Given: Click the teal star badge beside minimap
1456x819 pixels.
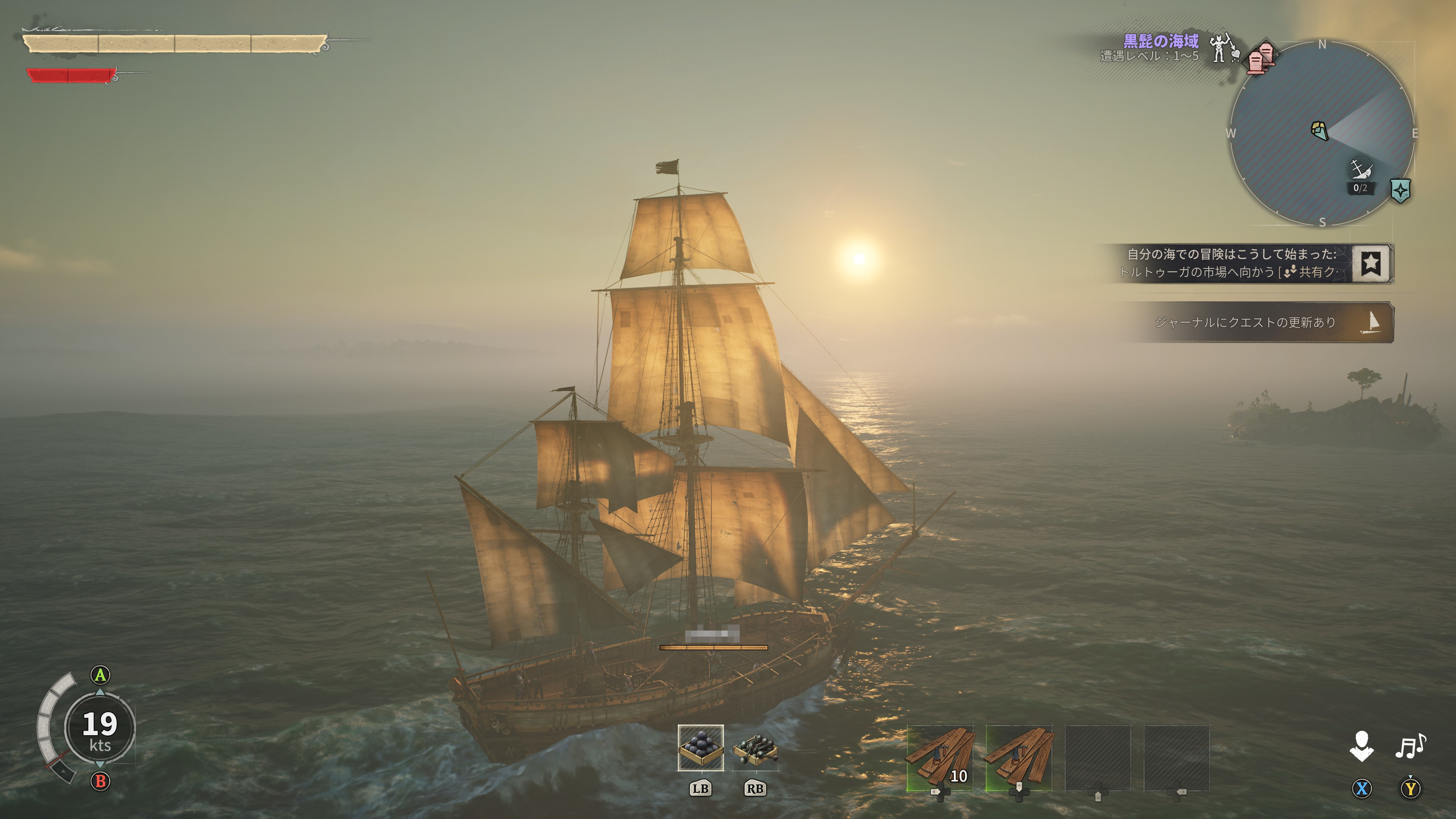Looking at the screenshot, I should tap(1400, 191).
